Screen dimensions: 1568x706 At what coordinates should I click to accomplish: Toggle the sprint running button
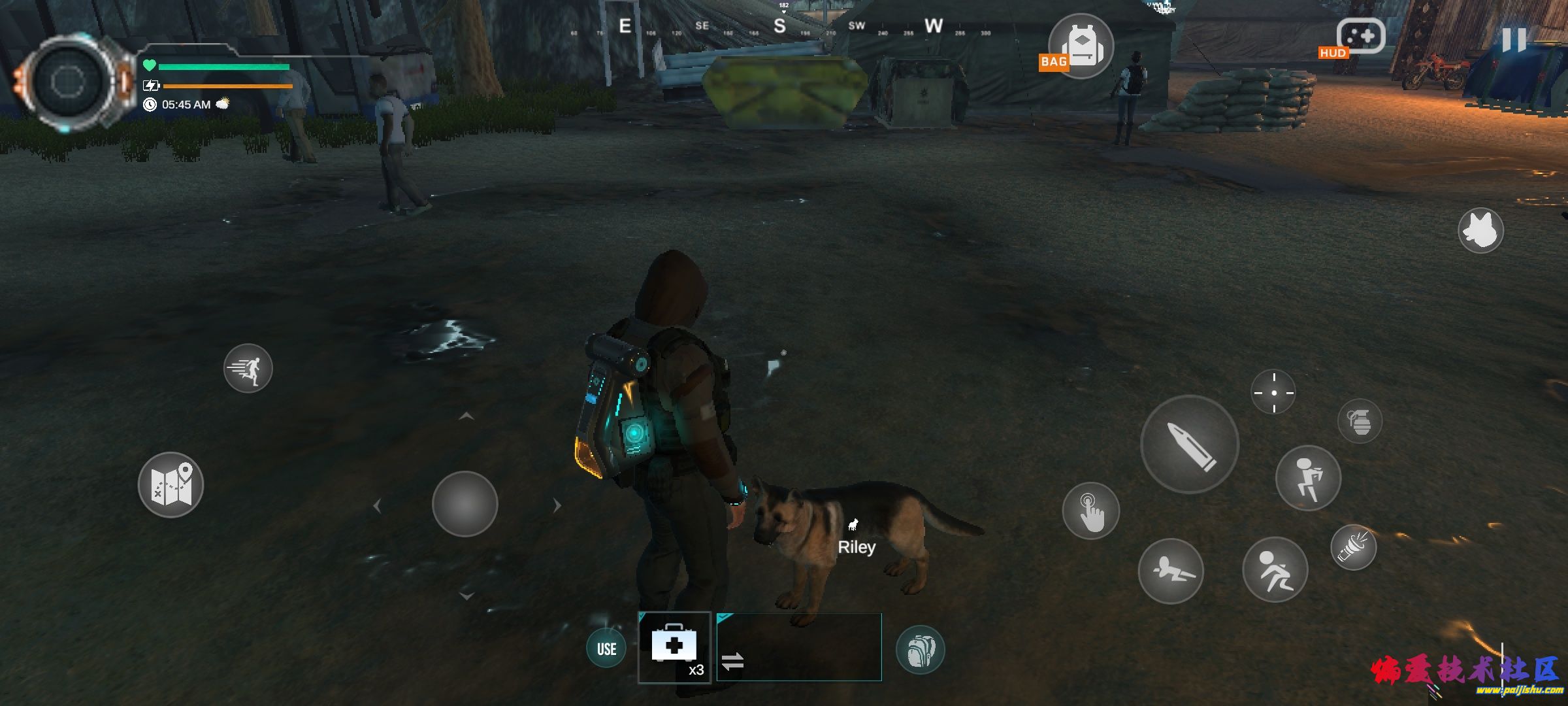click(x=248, y=368)
